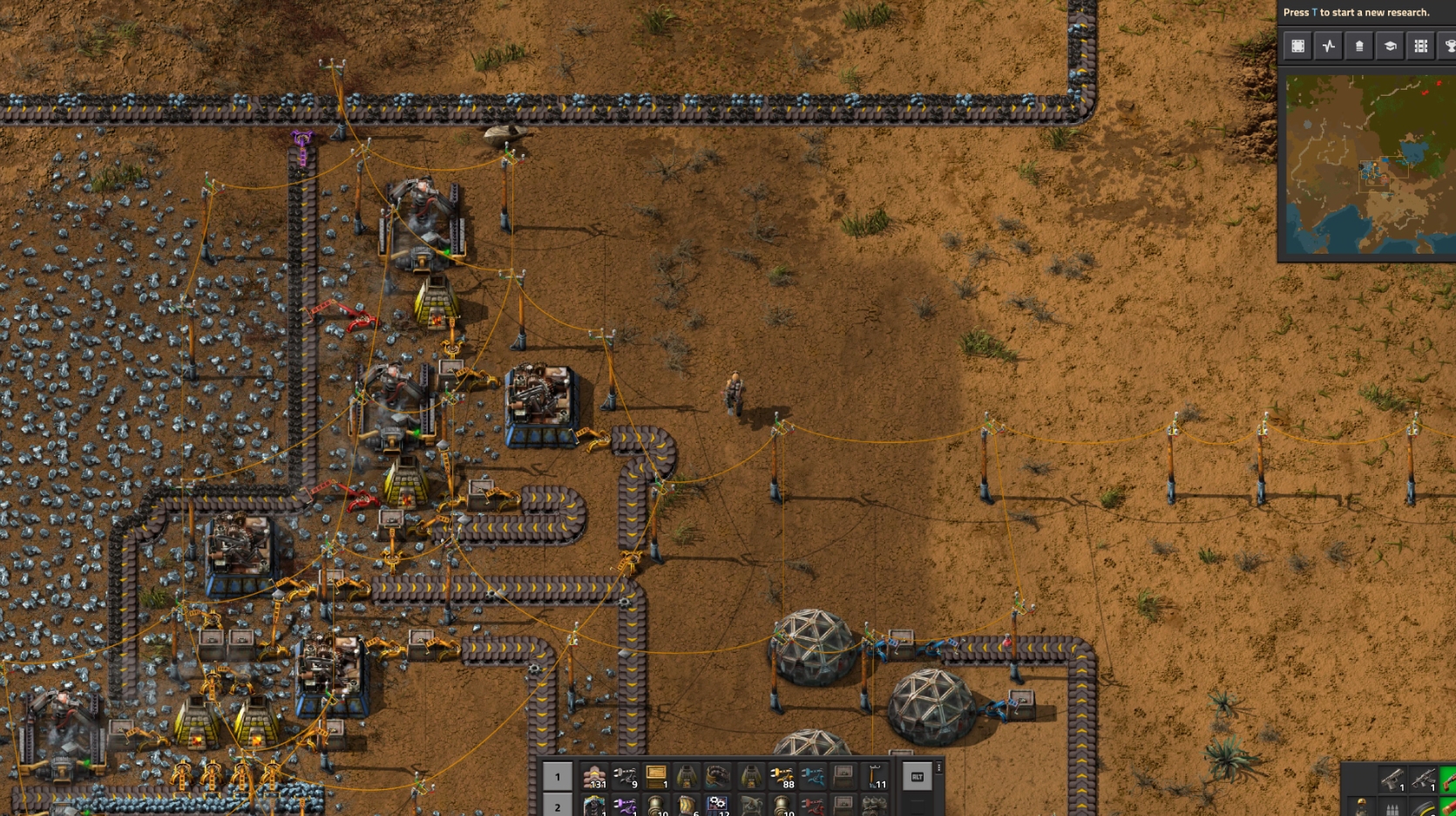Select the submachine gun weapon slot
Viewport: 1456px width, 816px height.
tap(1424, 779)
